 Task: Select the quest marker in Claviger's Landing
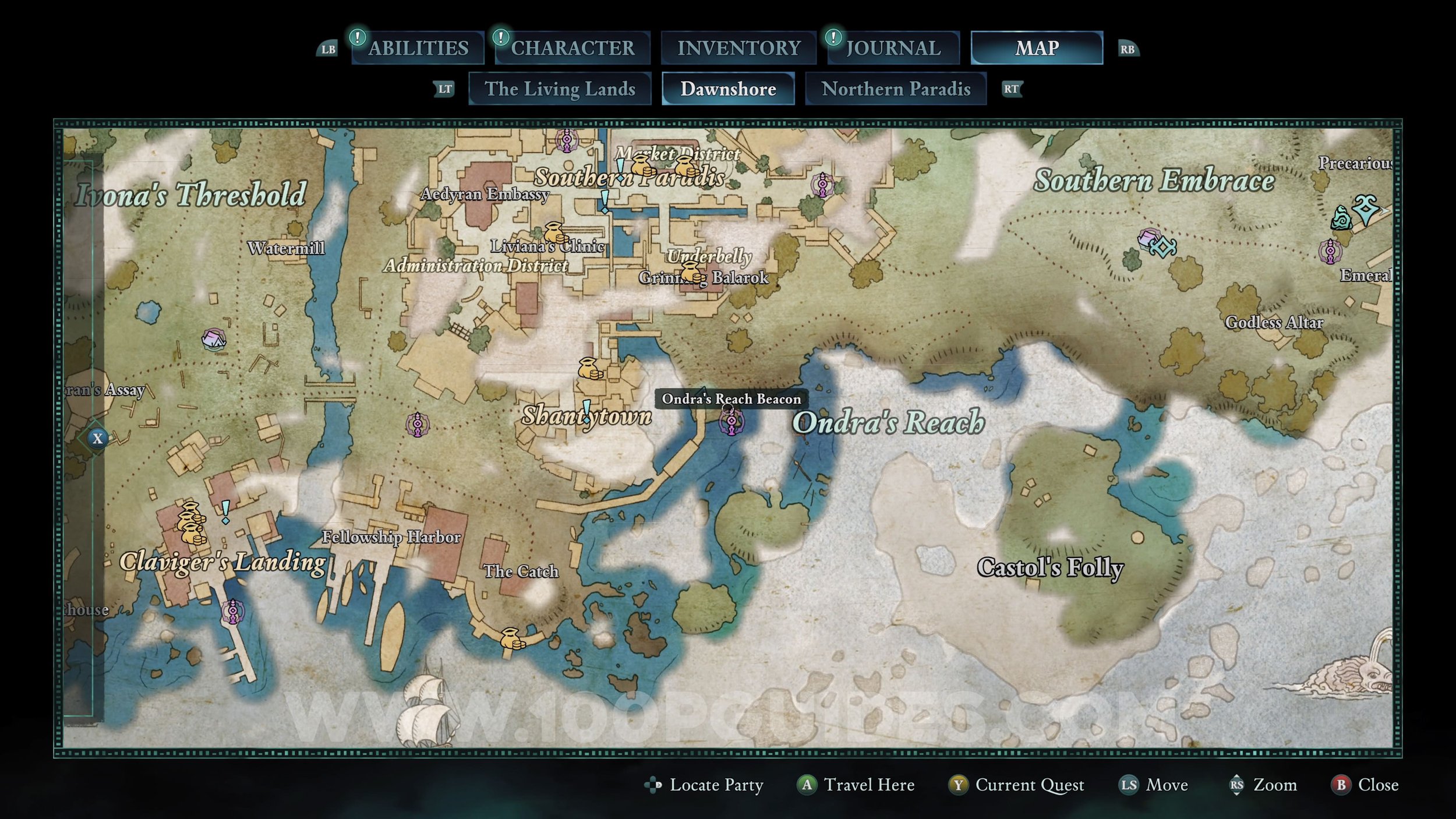point(225,511)
